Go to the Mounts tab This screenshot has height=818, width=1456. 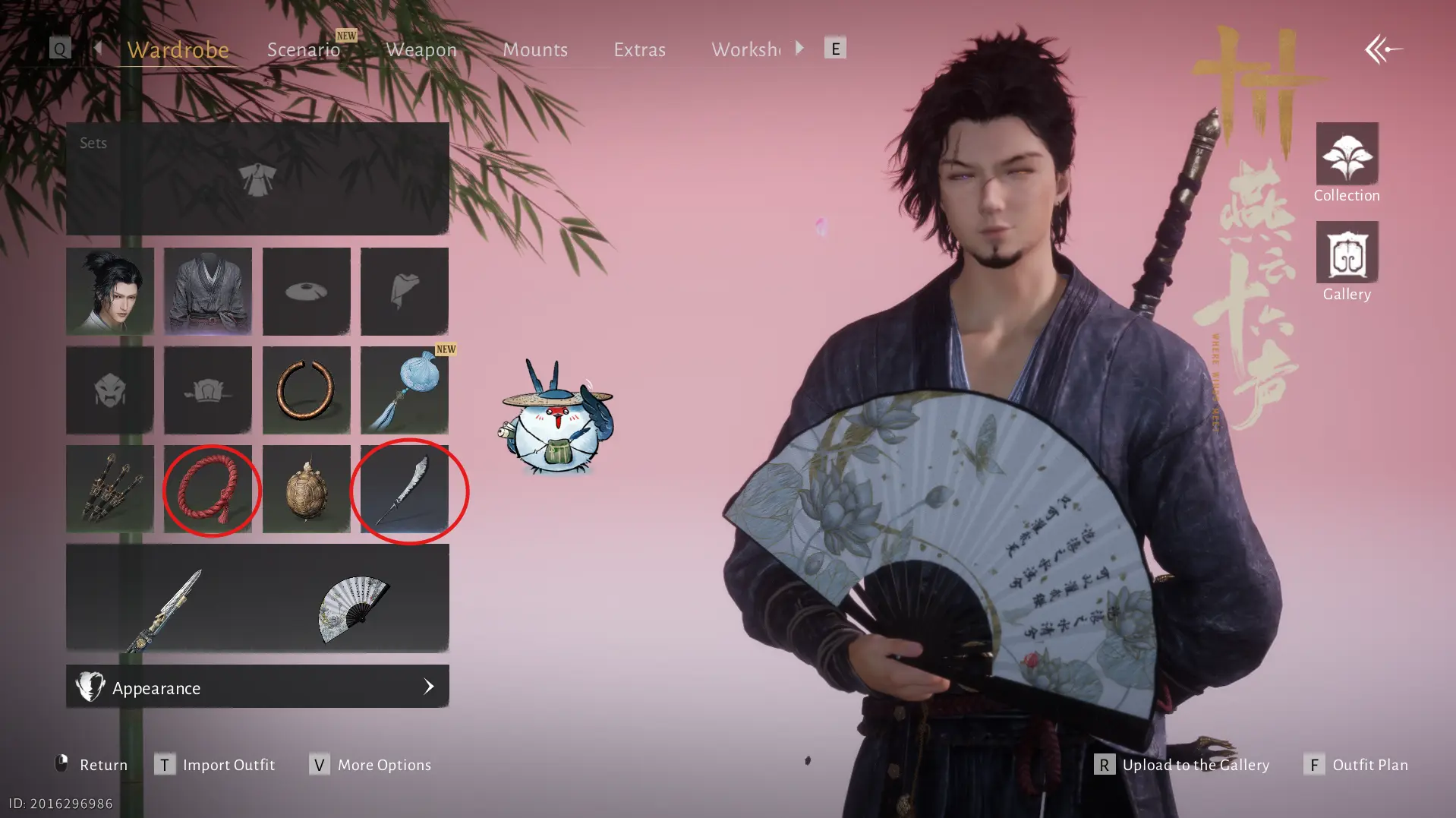coord(535,49)
